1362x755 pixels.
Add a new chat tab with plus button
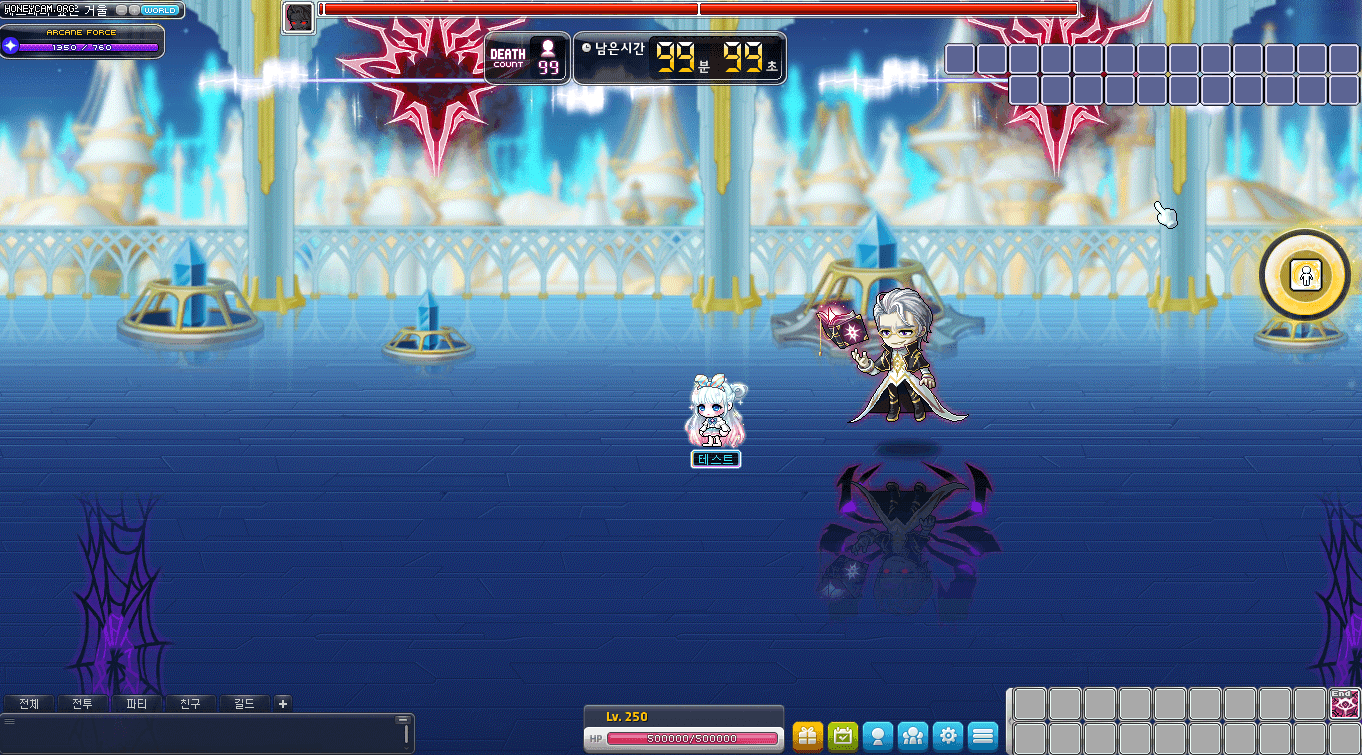click(283, 704)
